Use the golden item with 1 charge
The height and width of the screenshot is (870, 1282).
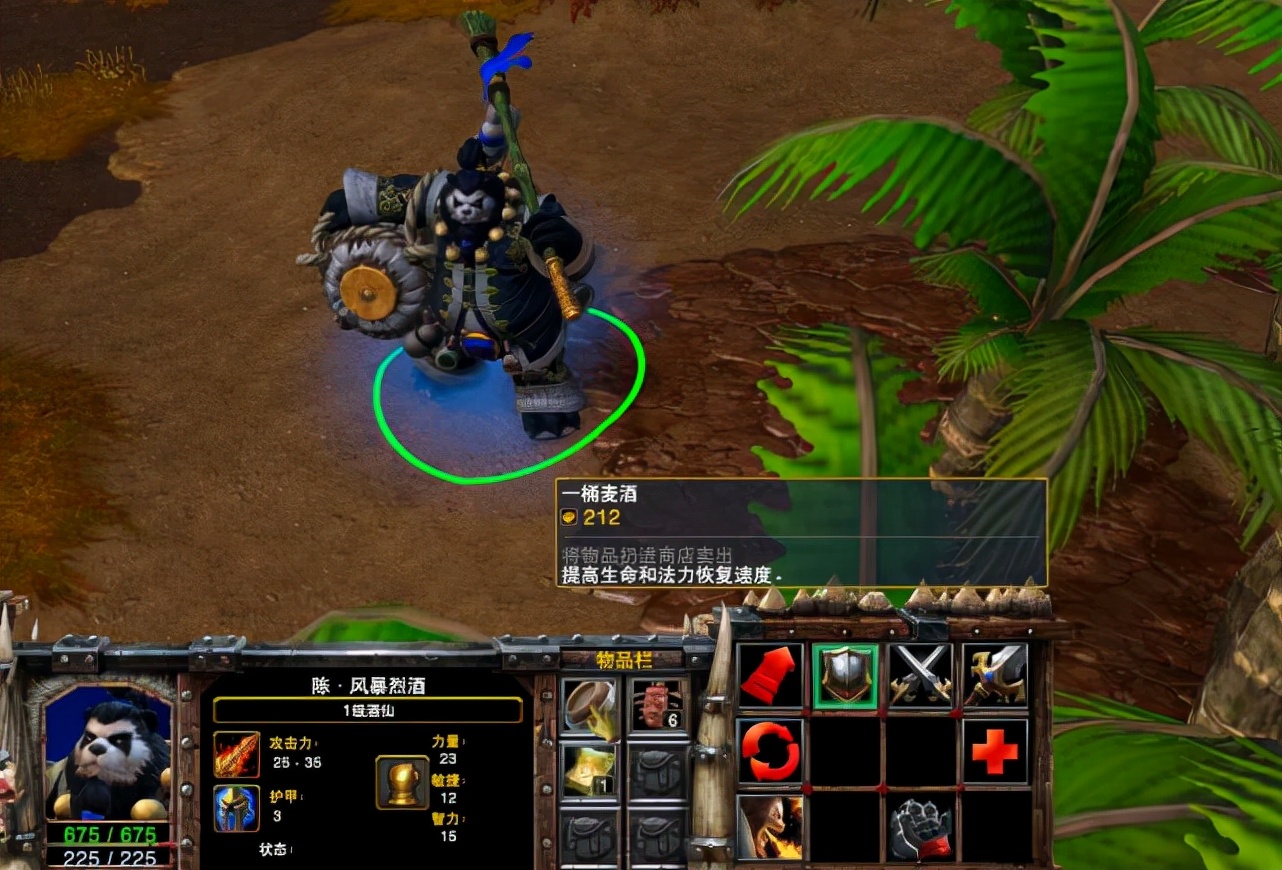[589, 771]
